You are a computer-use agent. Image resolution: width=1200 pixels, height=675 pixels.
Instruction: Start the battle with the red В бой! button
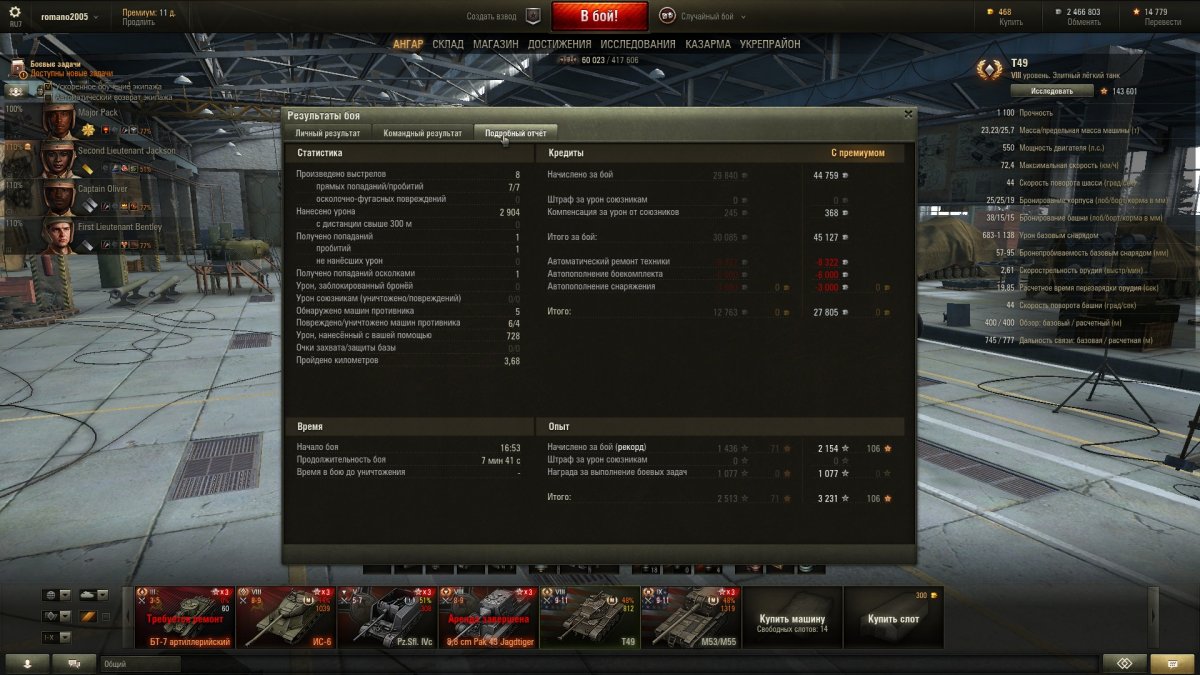click(600, 16)
